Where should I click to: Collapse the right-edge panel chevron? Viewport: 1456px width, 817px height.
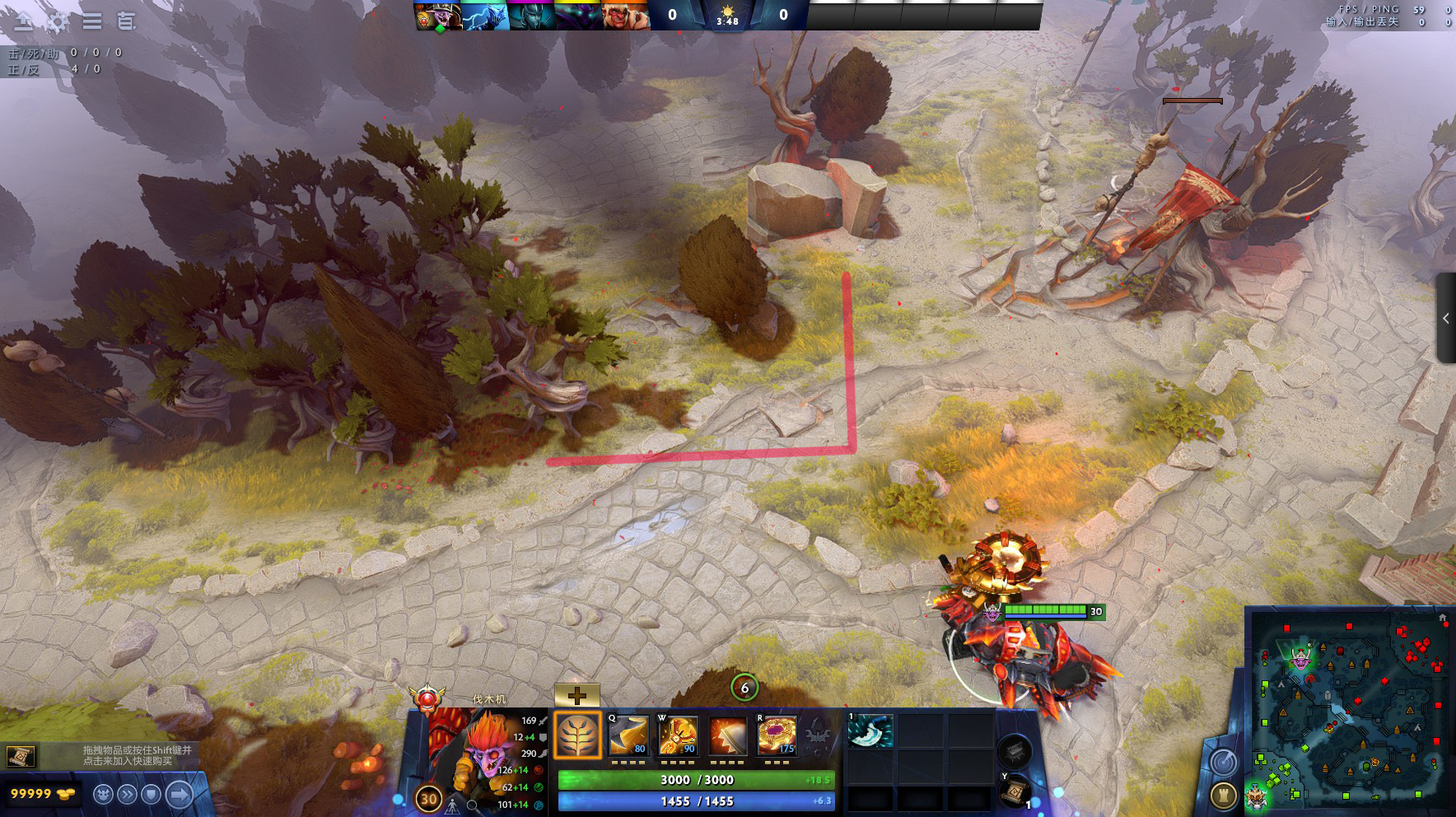(1447, 317)
